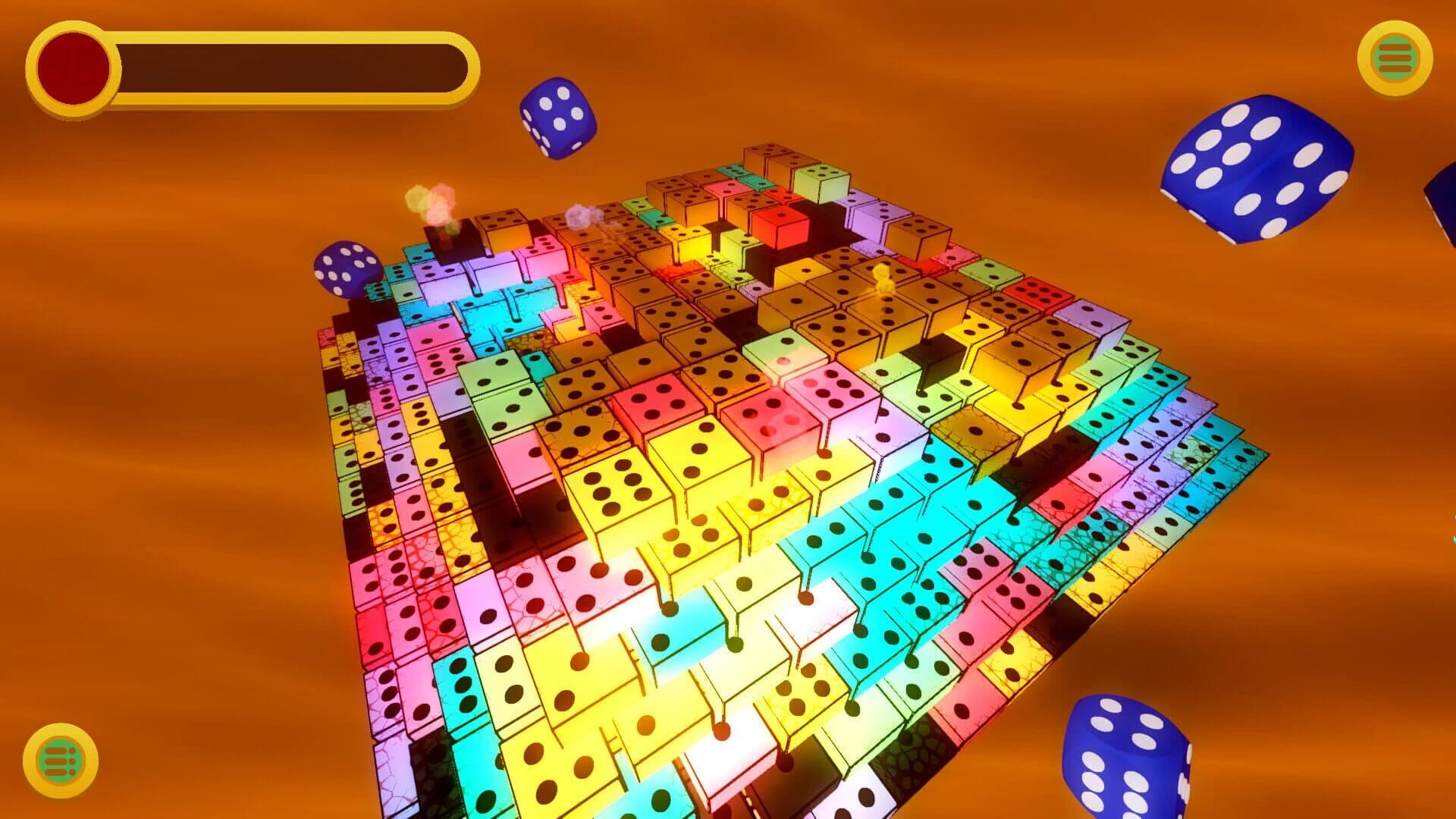Select the blue die on the board's left edge
Image resolution: width=1456 pixels, height=819 pixels.
[345, 269]
